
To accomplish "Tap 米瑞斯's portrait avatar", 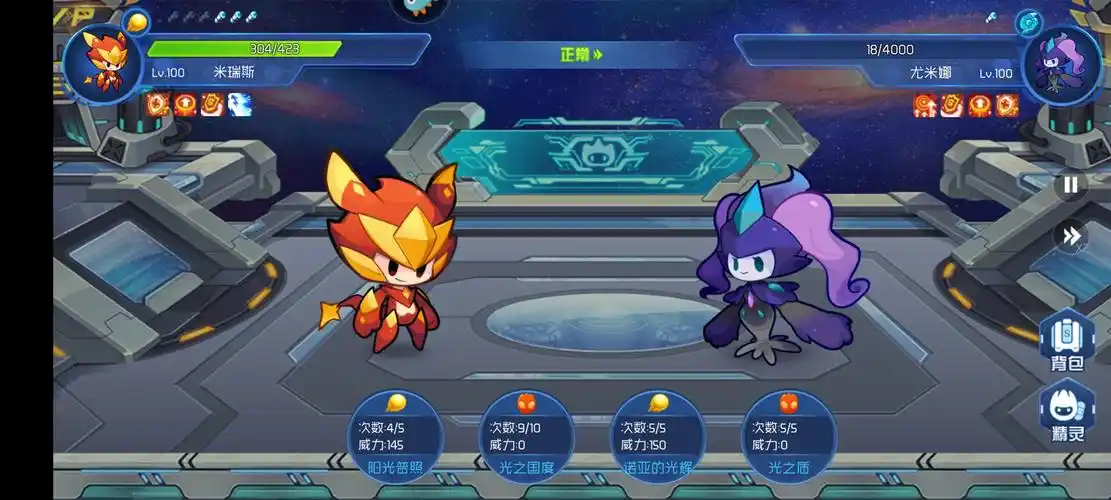I will (103, 62).
